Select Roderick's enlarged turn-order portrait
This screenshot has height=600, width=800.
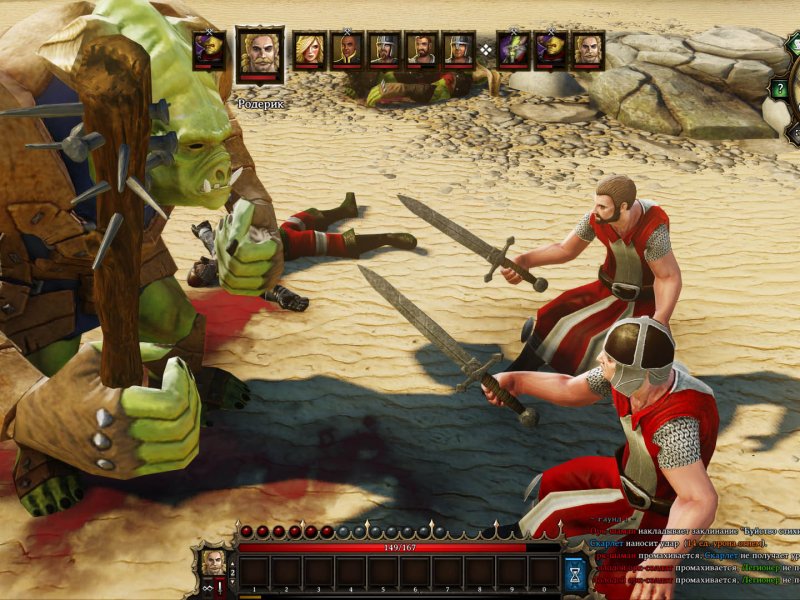[260, 54]
